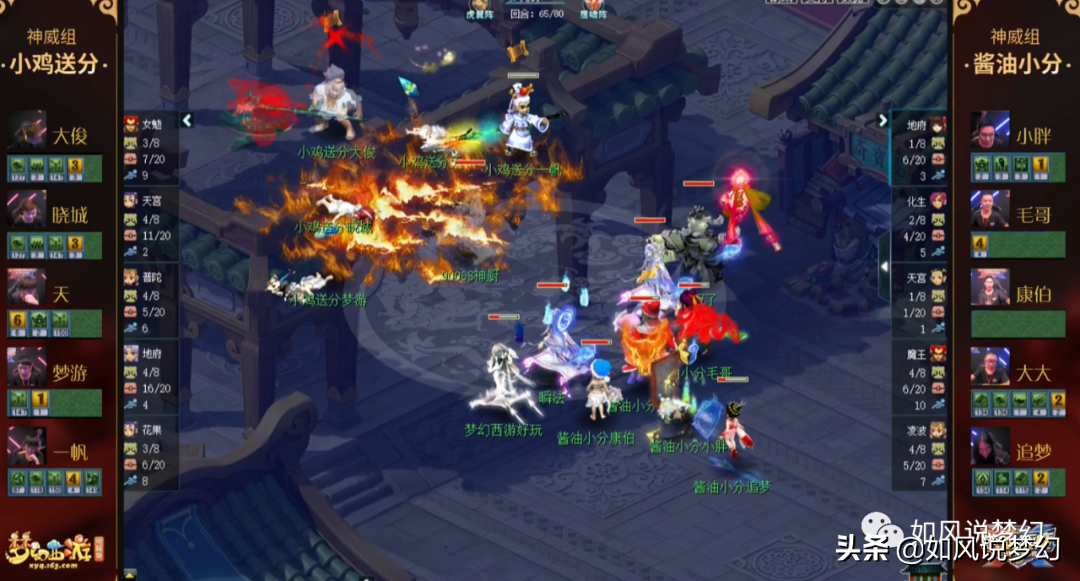Select player 晓城's portrait
This screenshot has width=1080, height=581.
(x=27, y=209)
